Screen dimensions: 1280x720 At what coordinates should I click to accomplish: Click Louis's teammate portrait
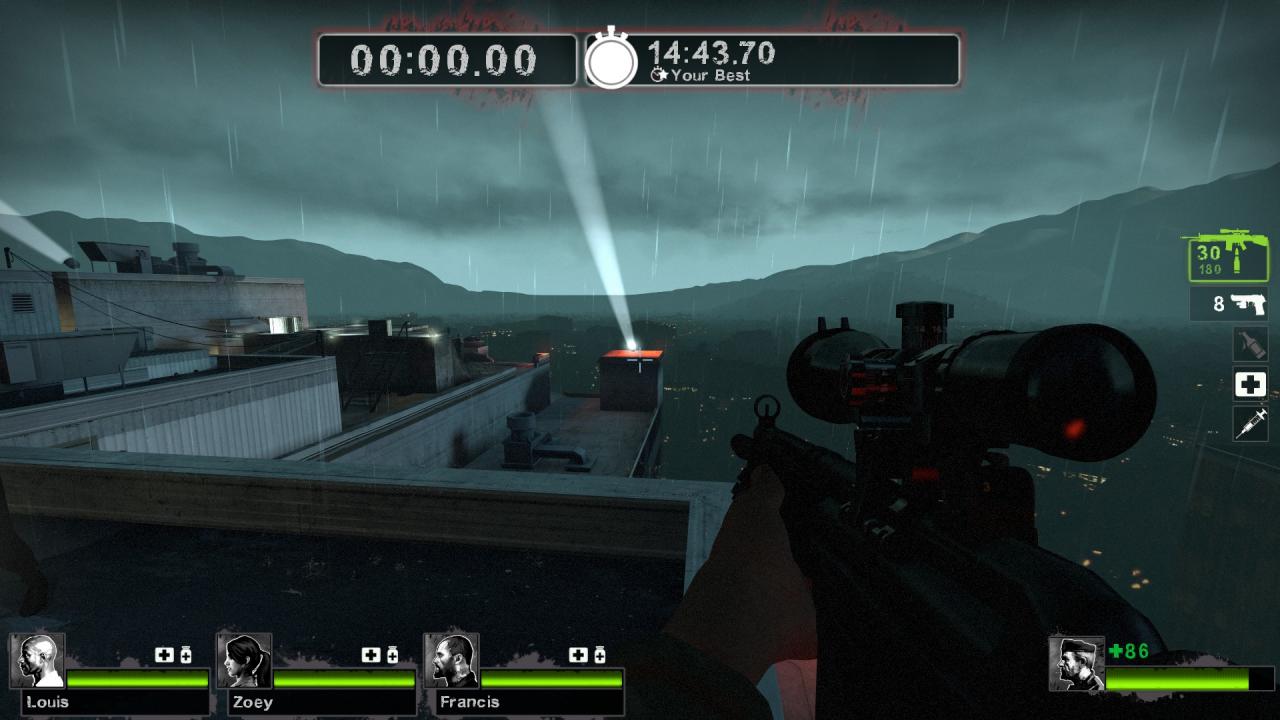(38, 661)
